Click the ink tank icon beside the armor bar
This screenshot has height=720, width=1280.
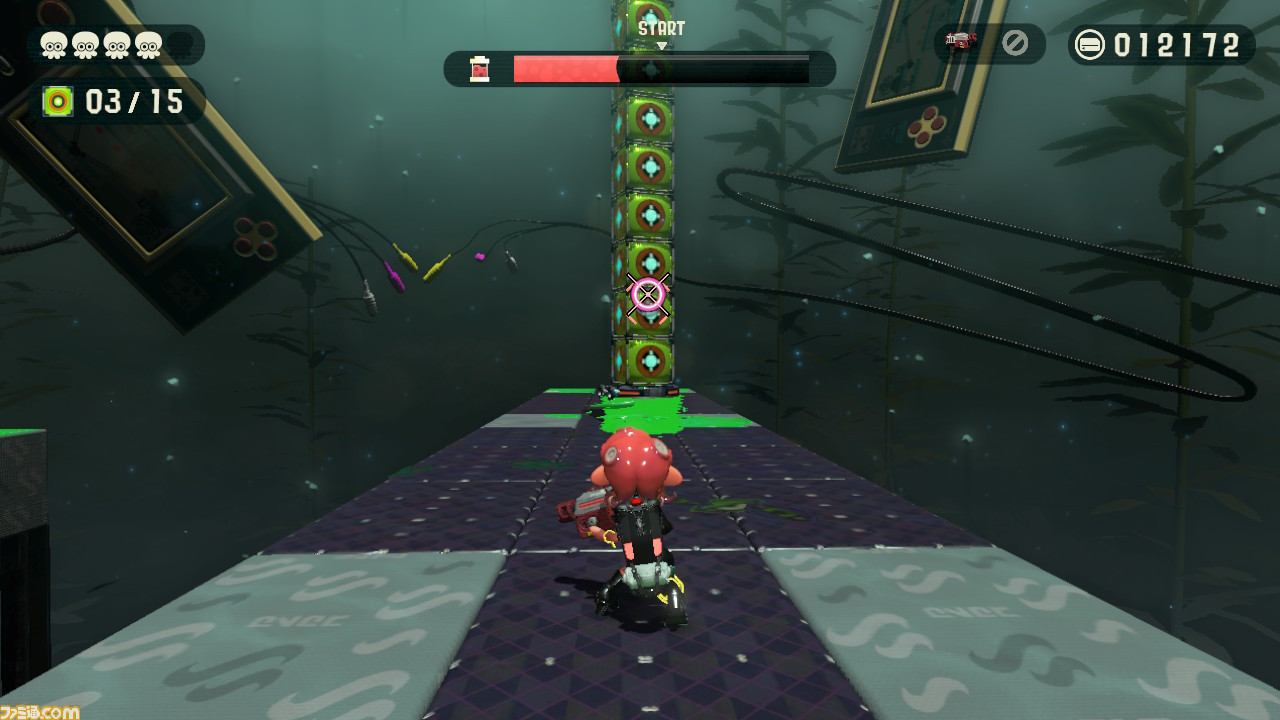[480, 68]
